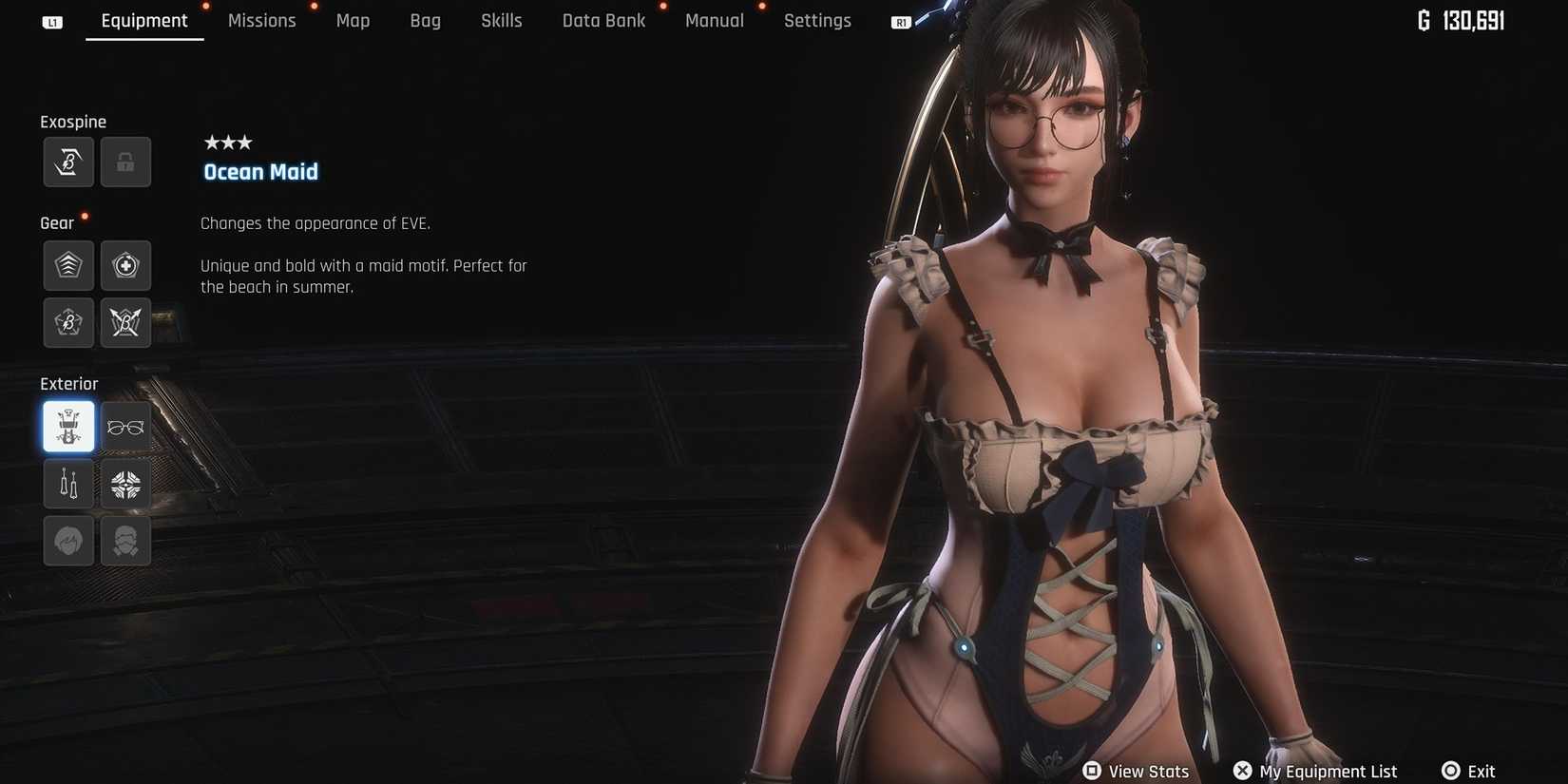Select the equipped Exospine slot
The height and width of the screenshot is (784, 1568).
68,162
